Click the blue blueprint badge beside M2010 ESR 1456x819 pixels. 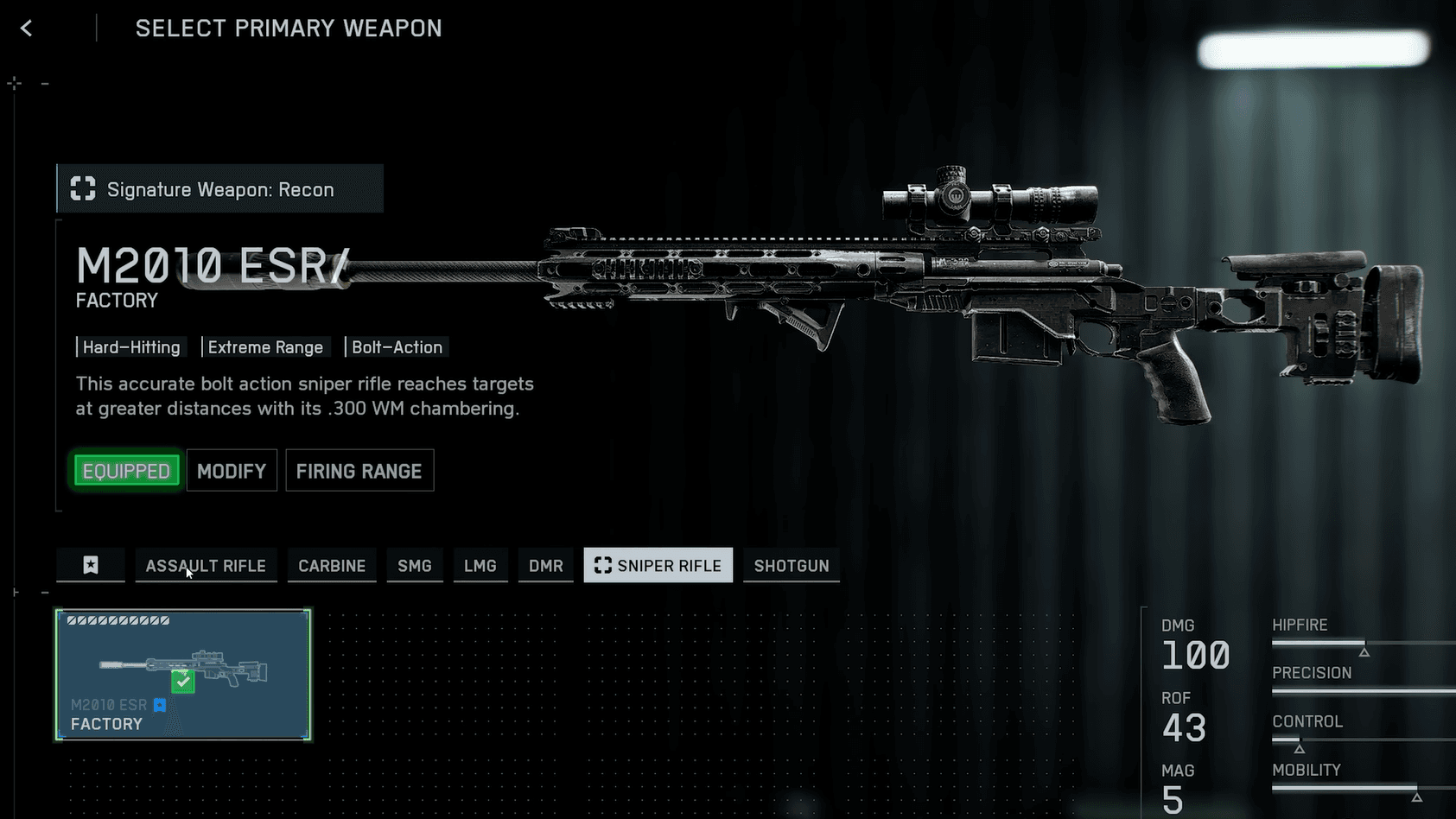pos(158,705)
